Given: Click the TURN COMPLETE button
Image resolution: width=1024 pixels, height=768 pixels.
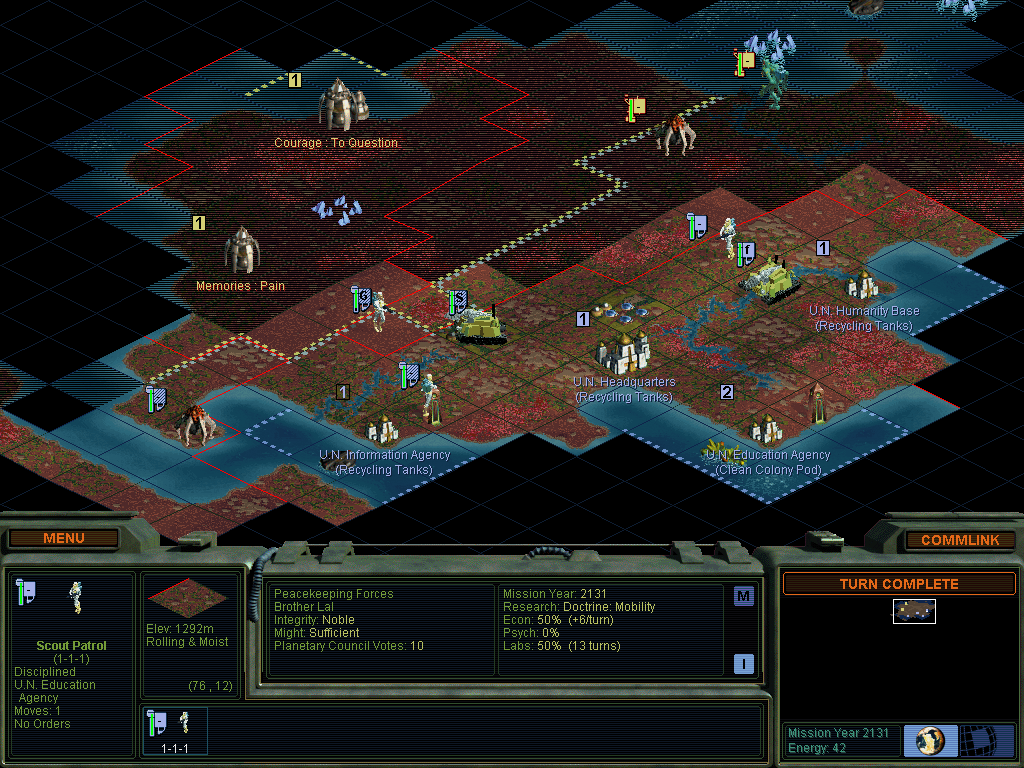Looking at the screenshot, I should 898,584.
